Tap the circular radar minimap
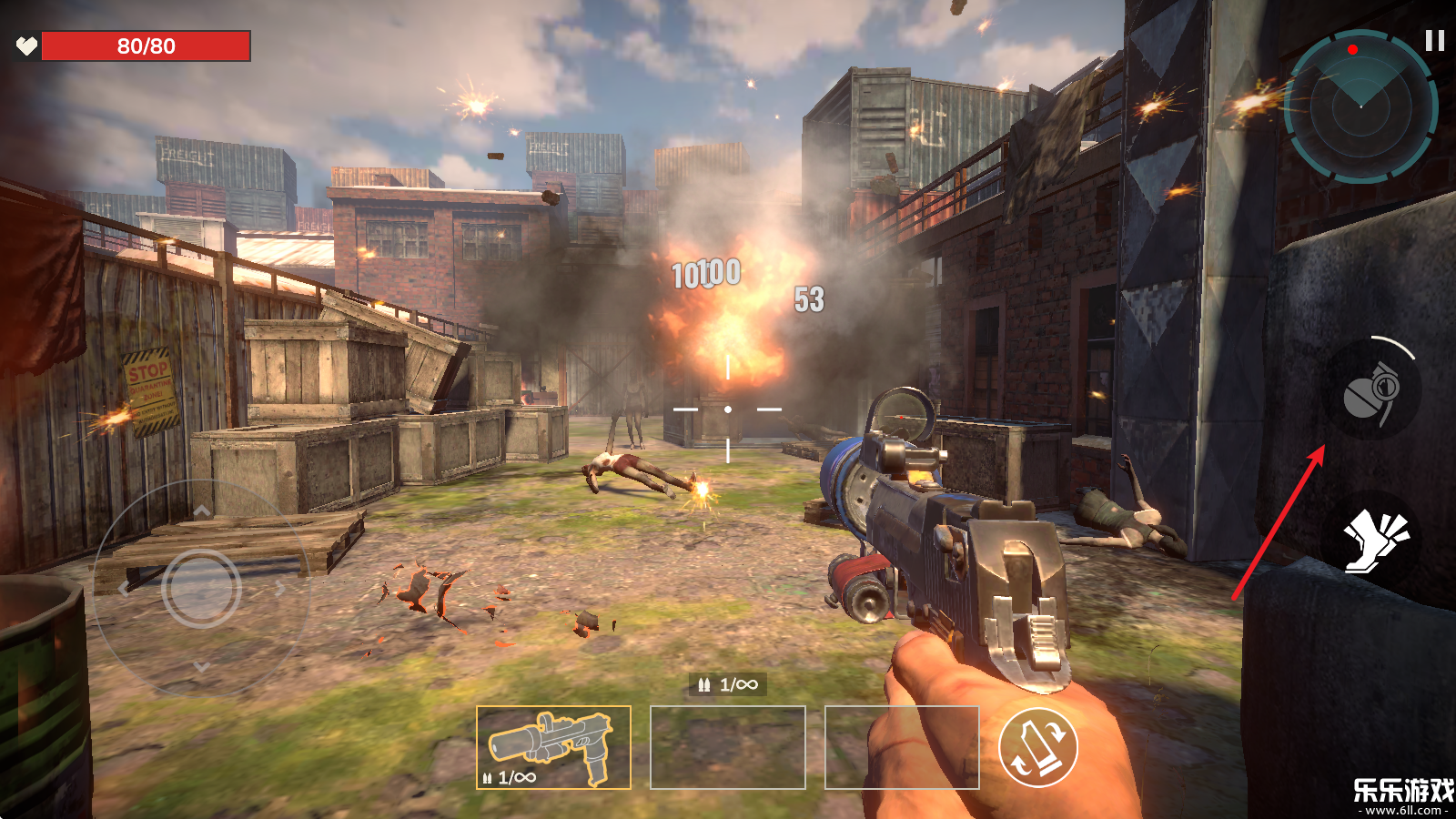The height and width of the screenshot is (819, 1456). pyautogui.click(x=1360, y=106)
